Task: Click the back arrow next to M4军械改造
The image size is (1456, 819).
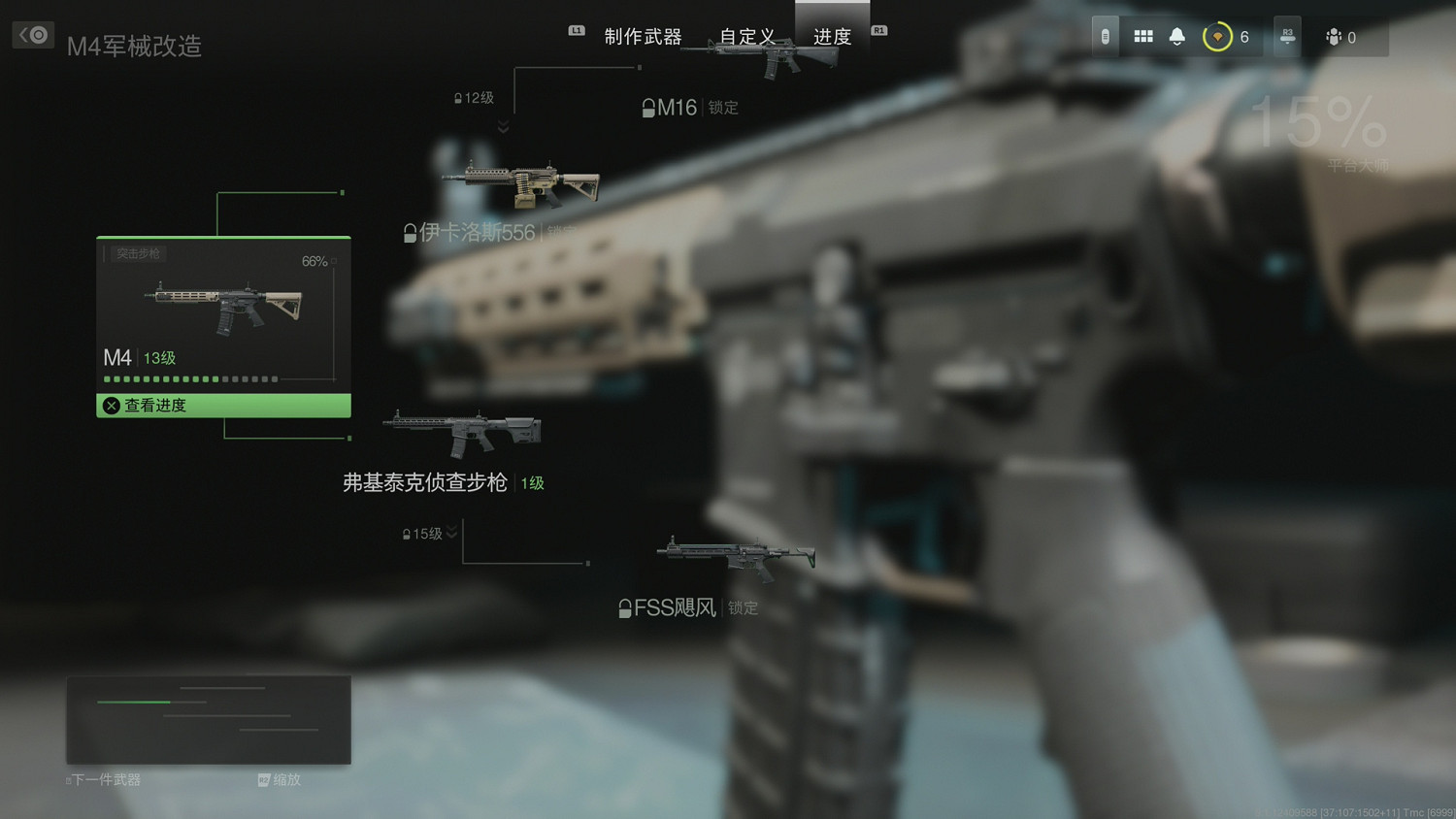Action: click(32, 34)
